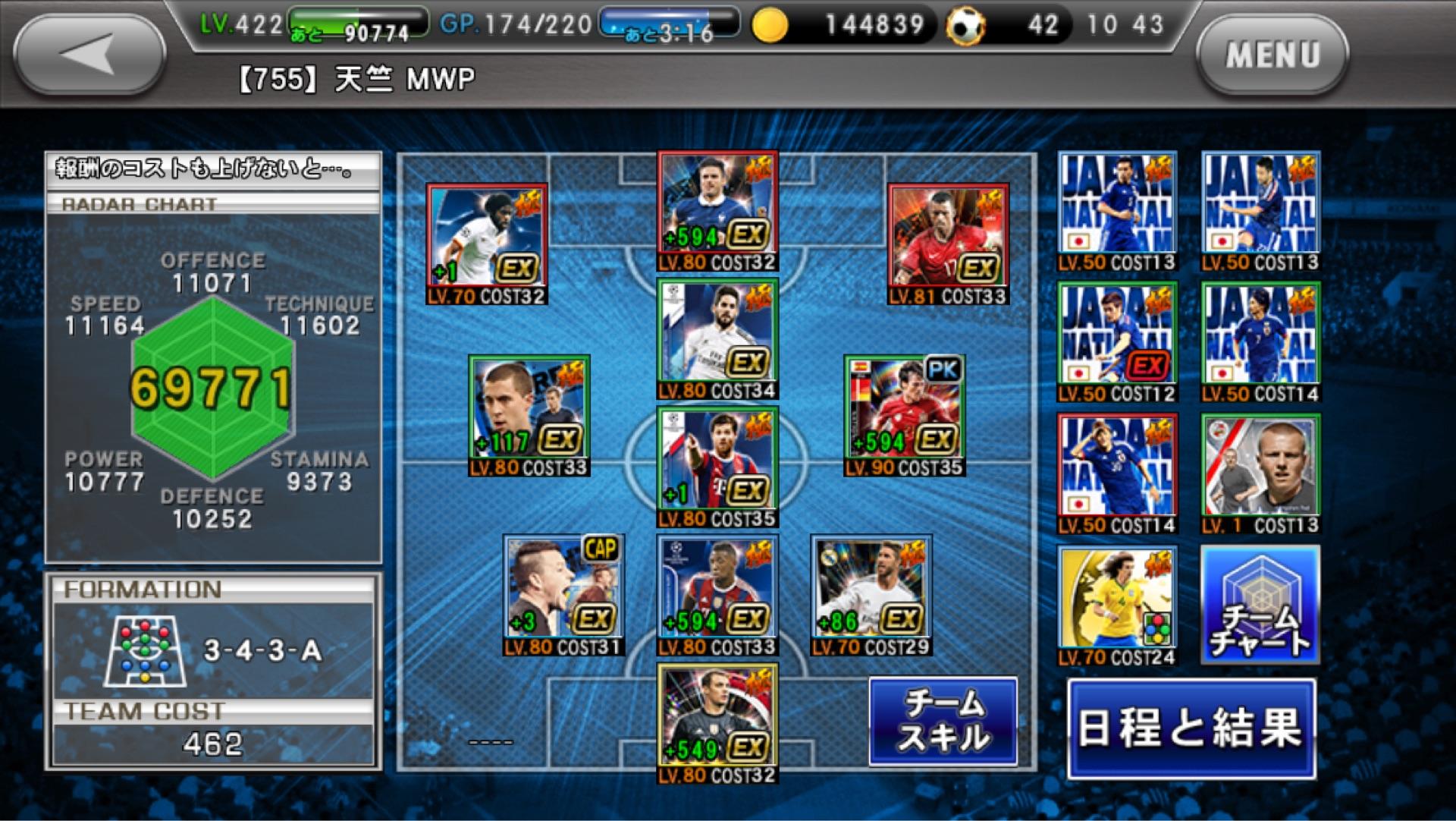Choose the PK-marked player card LV.90
Image resolution: width=1456 pixels, height=821 pixels.
point(904,415)
